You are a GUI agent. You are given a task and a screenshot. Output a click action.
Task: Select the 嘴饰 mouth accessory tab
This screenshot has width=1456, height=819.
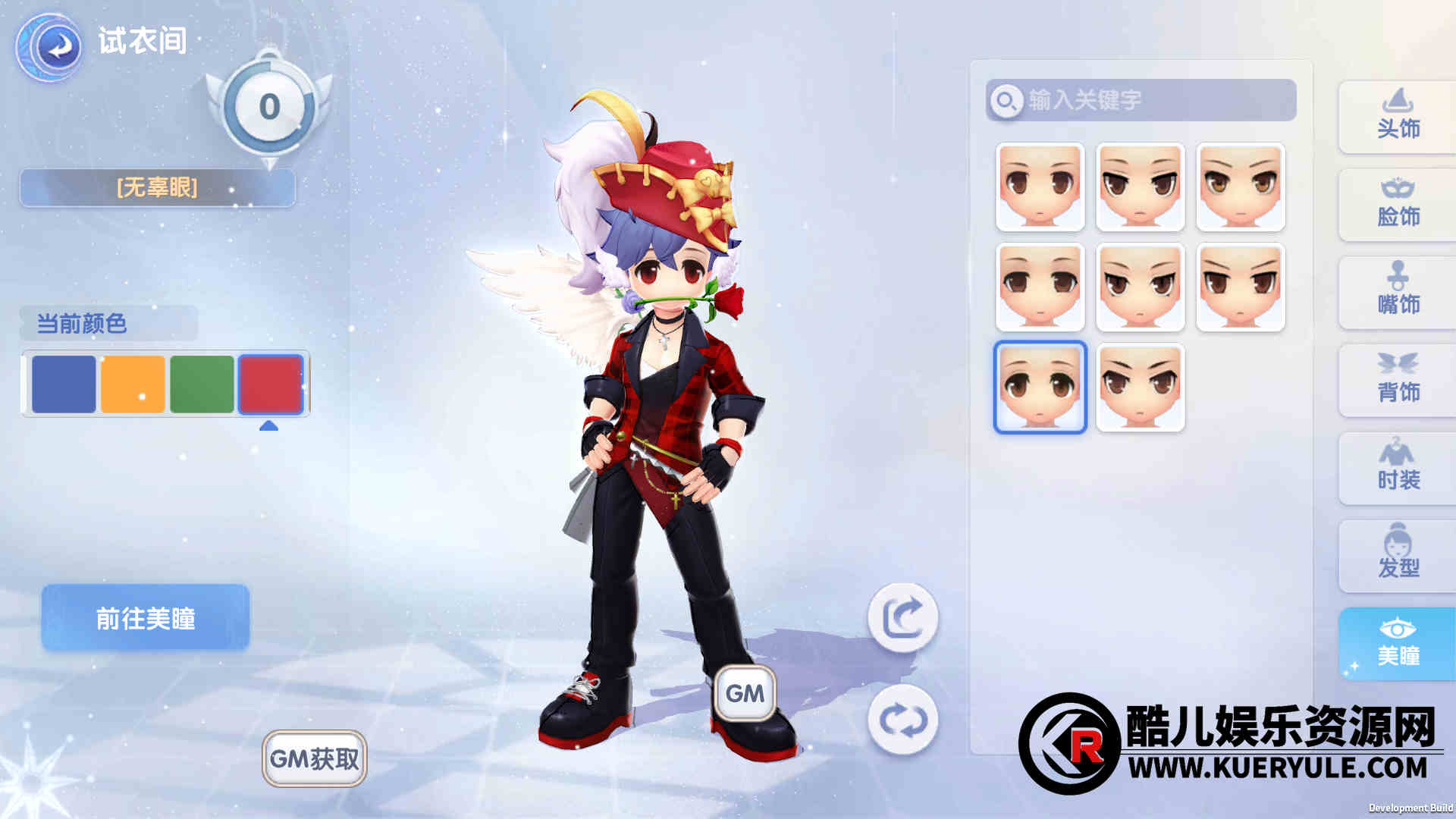pos(1398,293)
